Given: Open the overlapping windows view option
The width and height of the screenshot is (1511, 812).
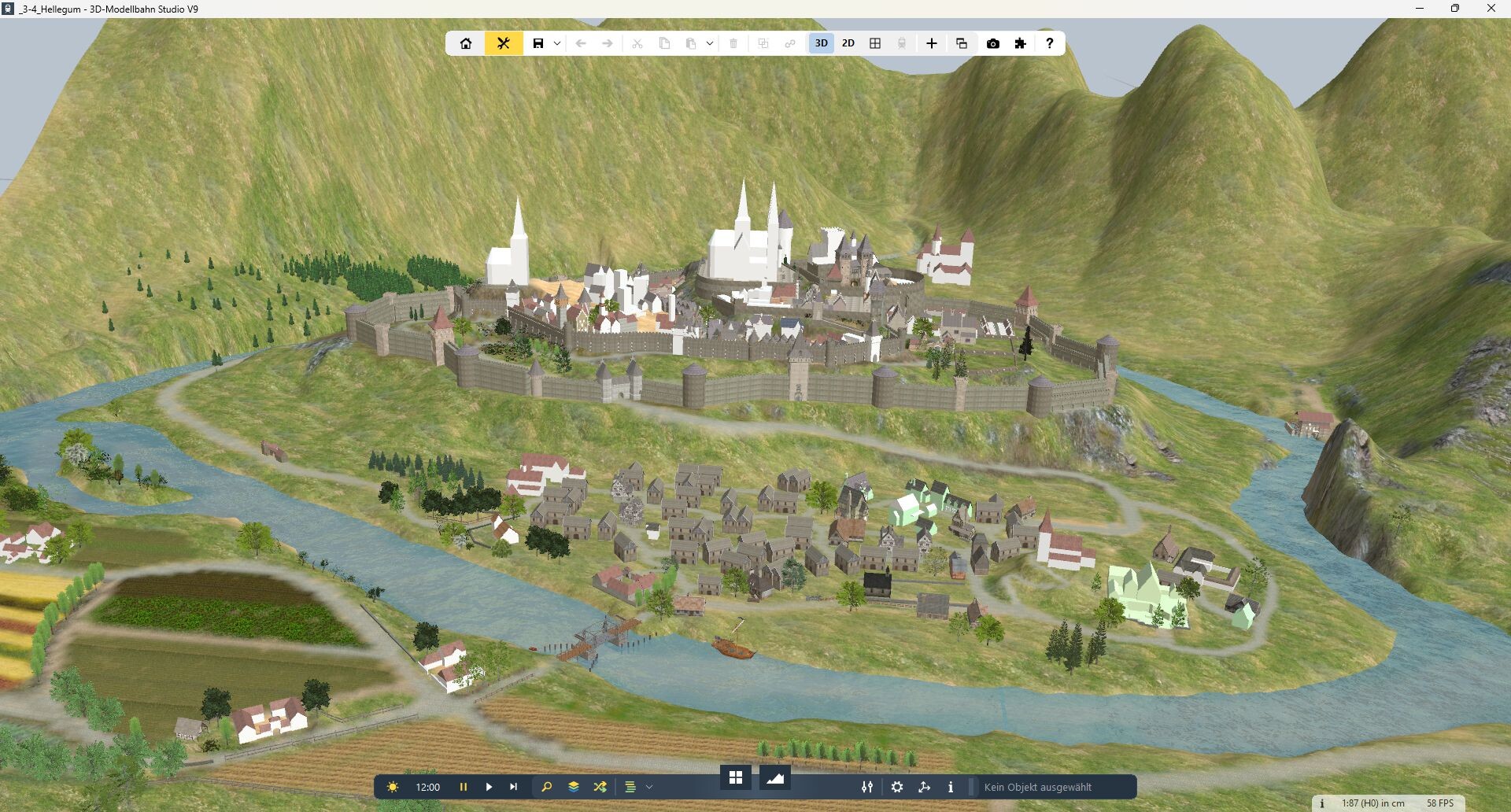Looking at the screenshot, I should (962, 43).
